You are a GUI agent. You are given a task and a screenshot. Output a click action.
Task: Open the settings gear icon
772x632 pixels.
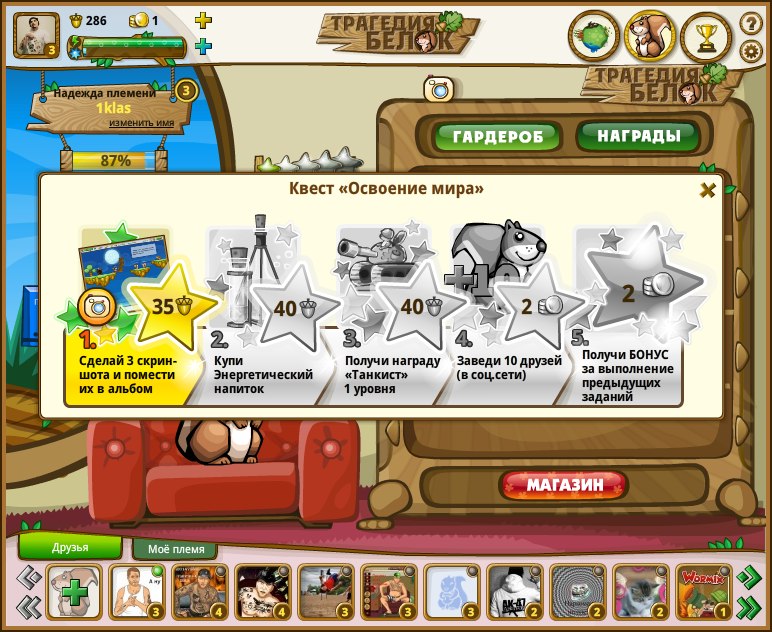coord(750,51)
